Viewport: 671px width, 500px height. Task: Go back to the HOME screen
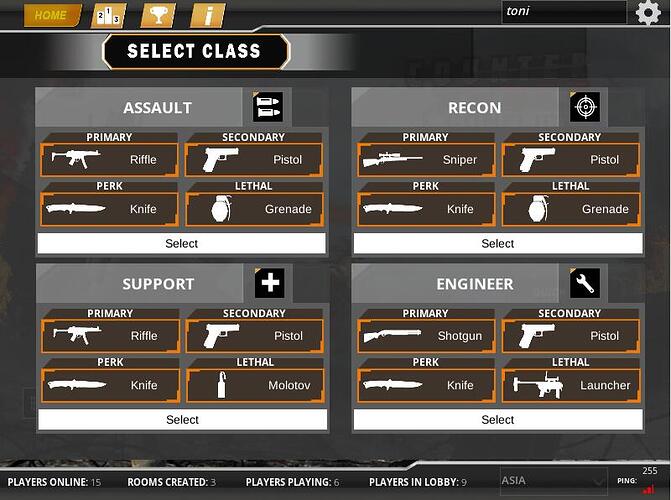[x=53, y=15]
